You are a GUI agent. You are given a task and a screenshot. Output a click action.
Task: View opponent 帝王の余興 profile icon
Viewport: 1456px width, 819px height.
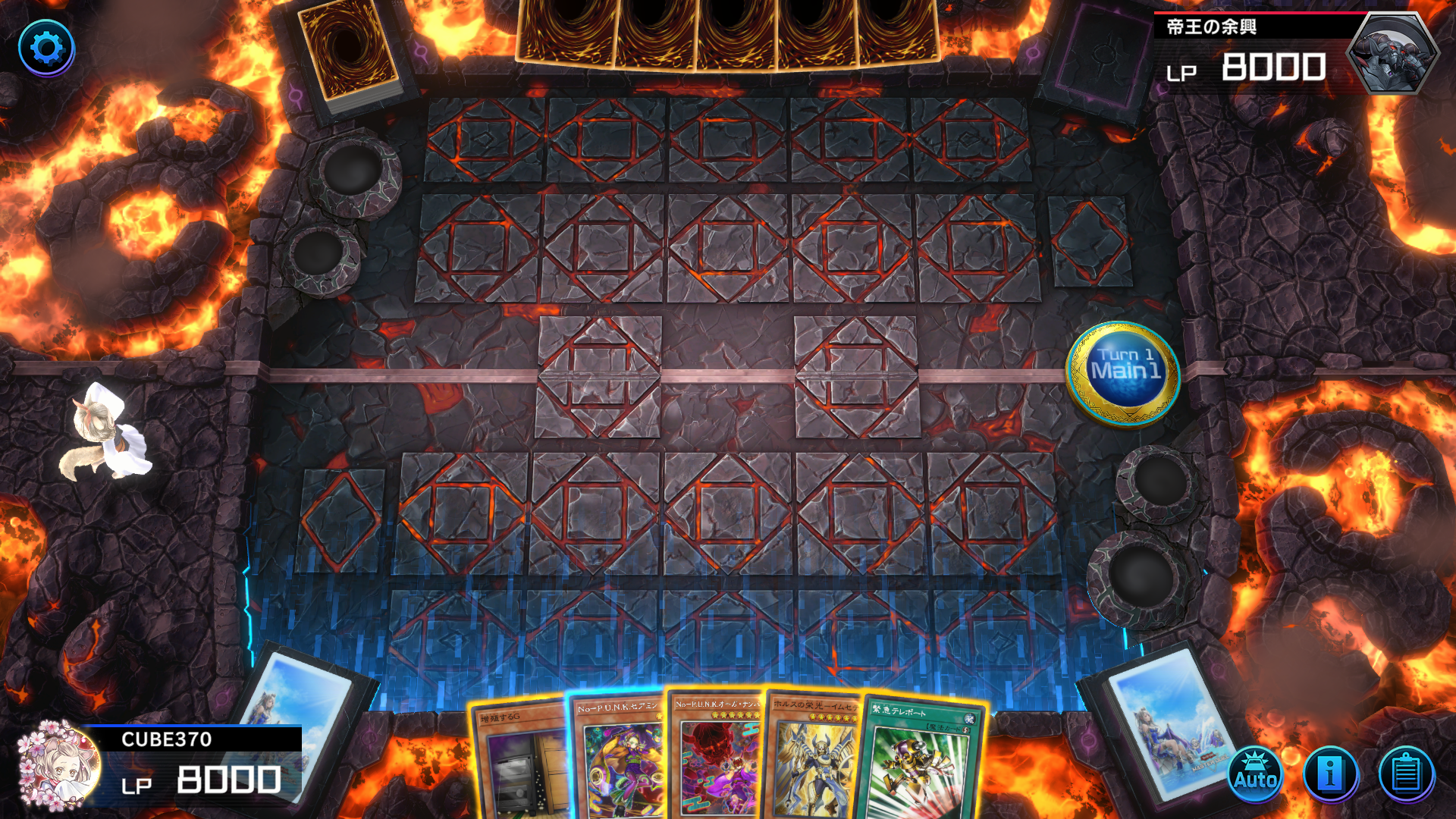(1392, 53)
